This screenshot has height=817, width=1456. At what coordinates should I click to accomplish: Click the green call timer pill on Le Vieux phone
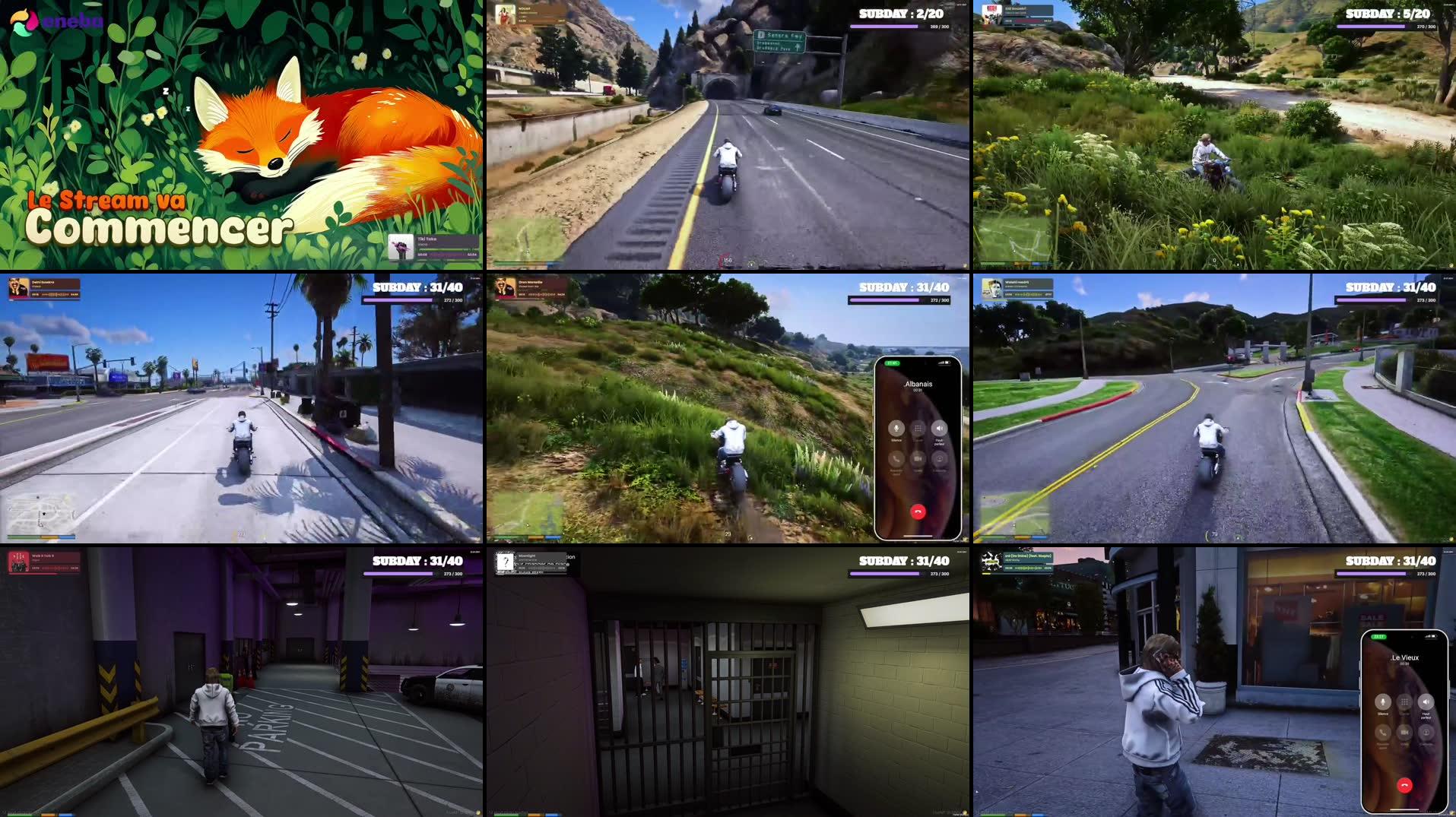click(1378, 637)
